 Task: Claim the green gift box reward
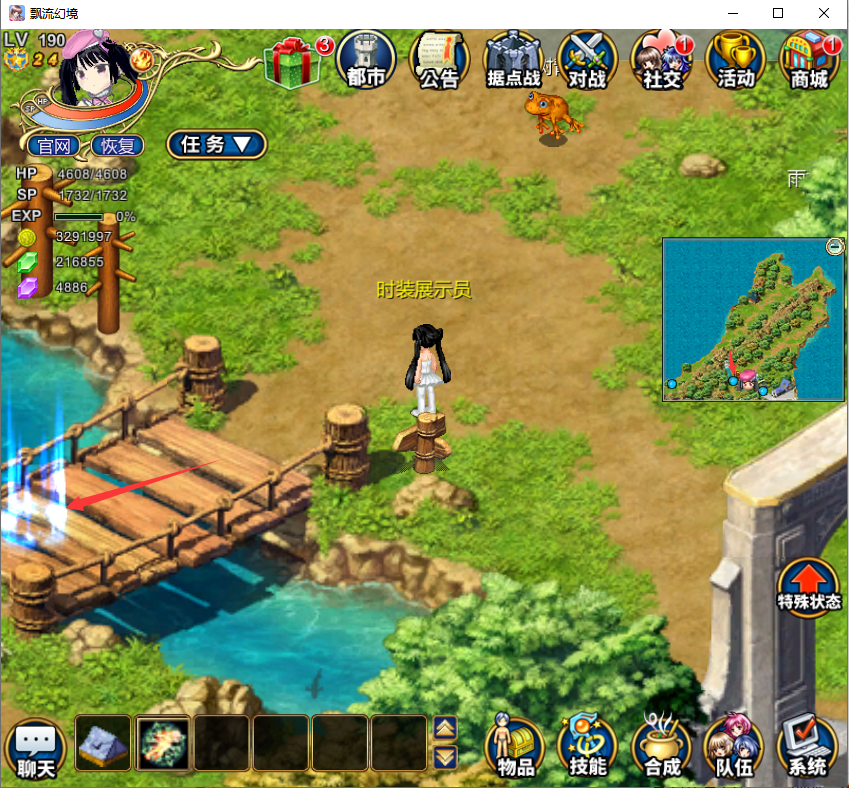[294, 61]
